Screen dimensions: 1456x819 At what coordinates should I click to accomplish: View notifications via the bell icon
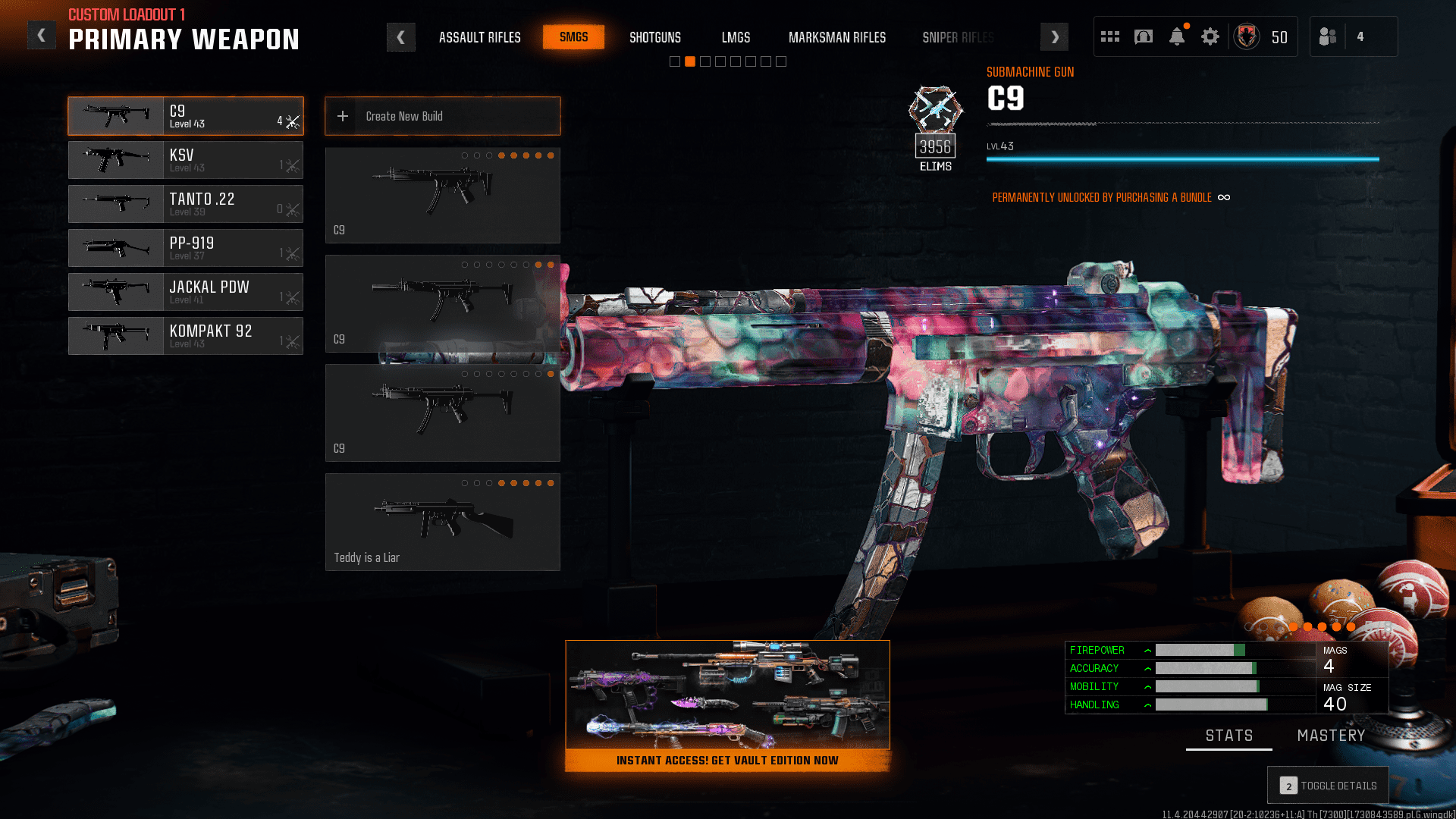[1176, 36]
